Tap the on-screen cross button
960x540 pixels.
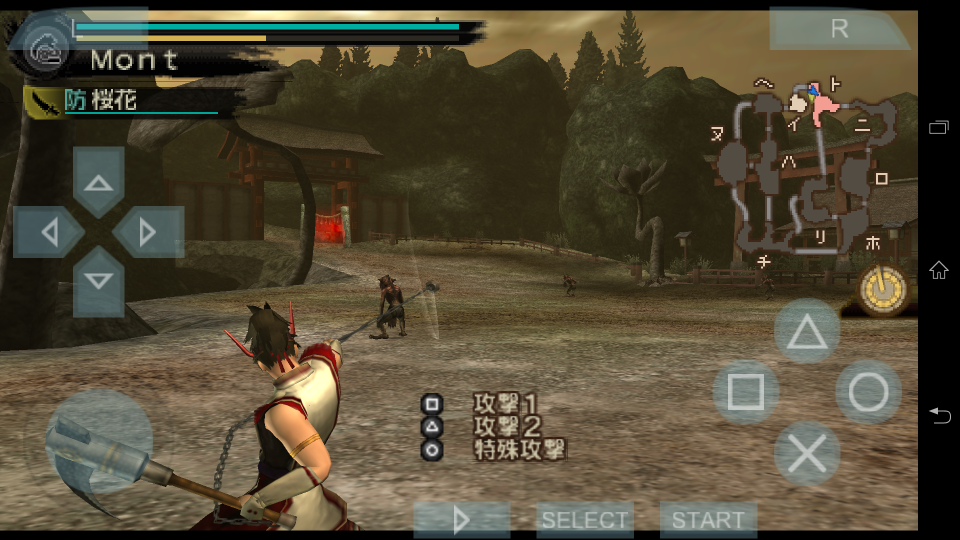click(x=806, y=454)
